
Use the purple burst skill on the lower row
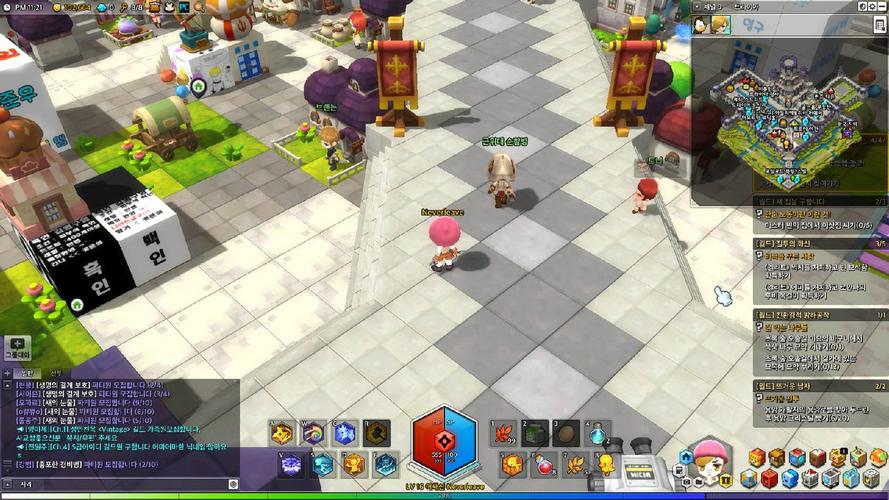coord(290,464)
